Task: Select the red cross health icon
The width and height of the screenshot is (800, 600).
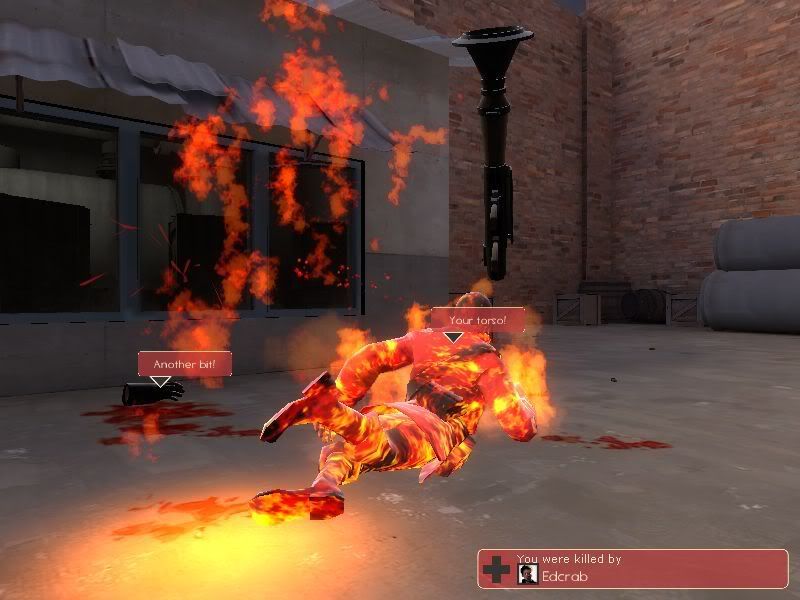Action: tap(496, 570)
